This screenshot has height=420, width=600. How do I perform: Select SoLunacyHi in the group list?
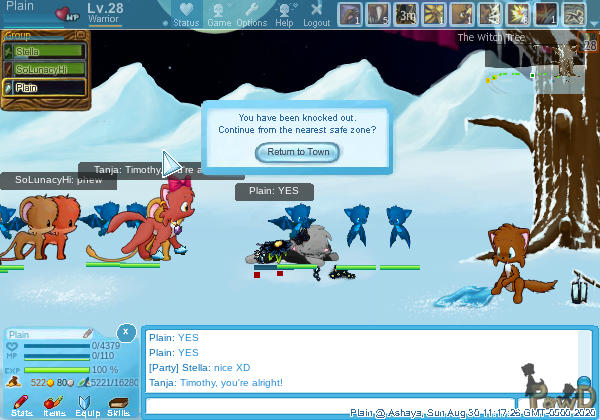coord(47,69)
